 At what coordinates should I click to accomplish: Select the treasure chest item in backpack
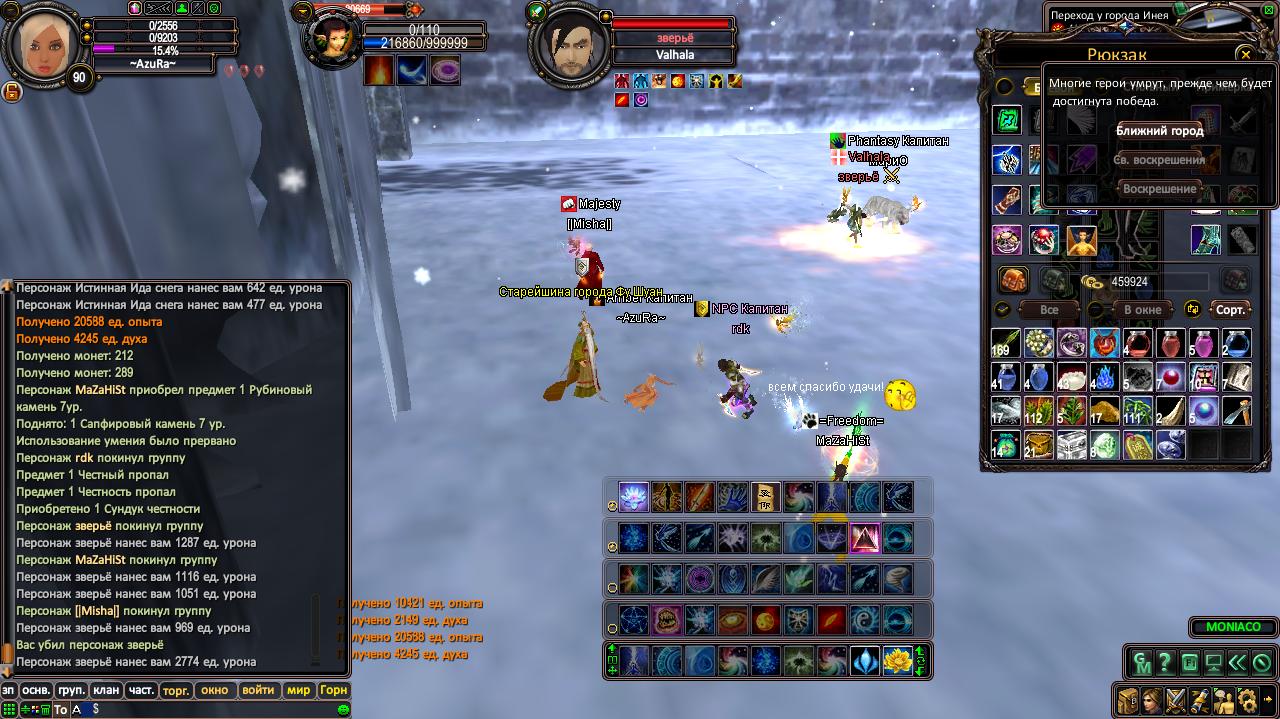pyautogui.click(x=1072, y=445)
